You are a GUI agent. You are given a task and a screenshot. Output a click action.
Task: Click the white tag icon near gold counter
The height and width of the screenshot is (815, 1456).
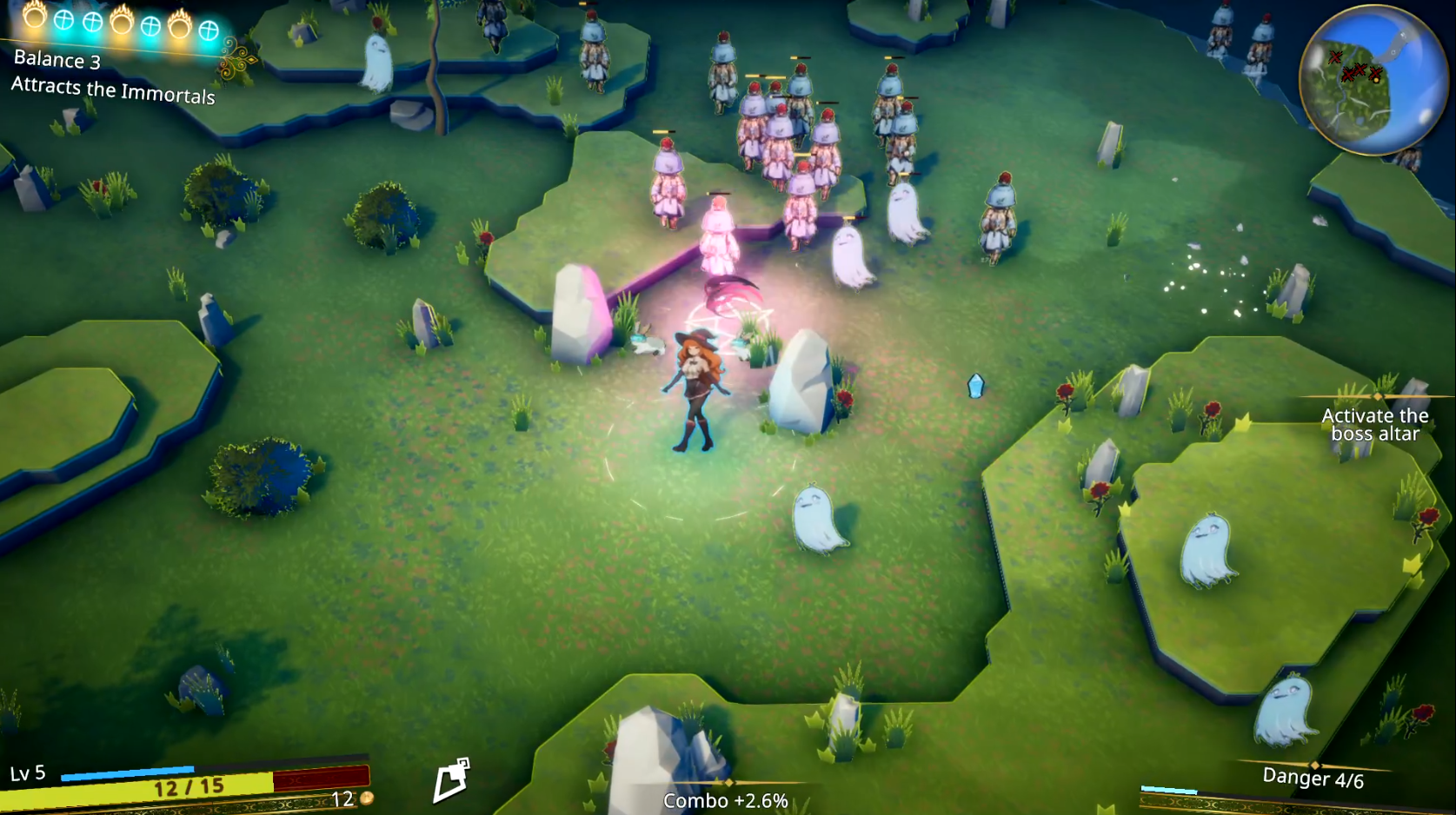(x=452, y=779)
